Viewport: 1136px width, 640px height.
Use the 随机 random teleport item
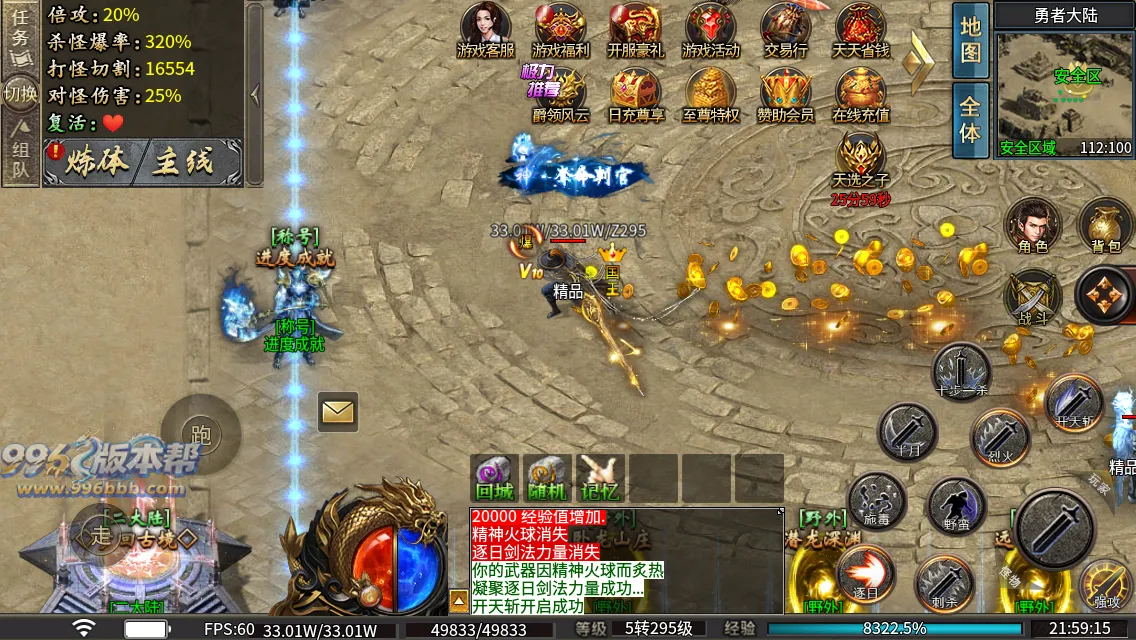point(547,478)
